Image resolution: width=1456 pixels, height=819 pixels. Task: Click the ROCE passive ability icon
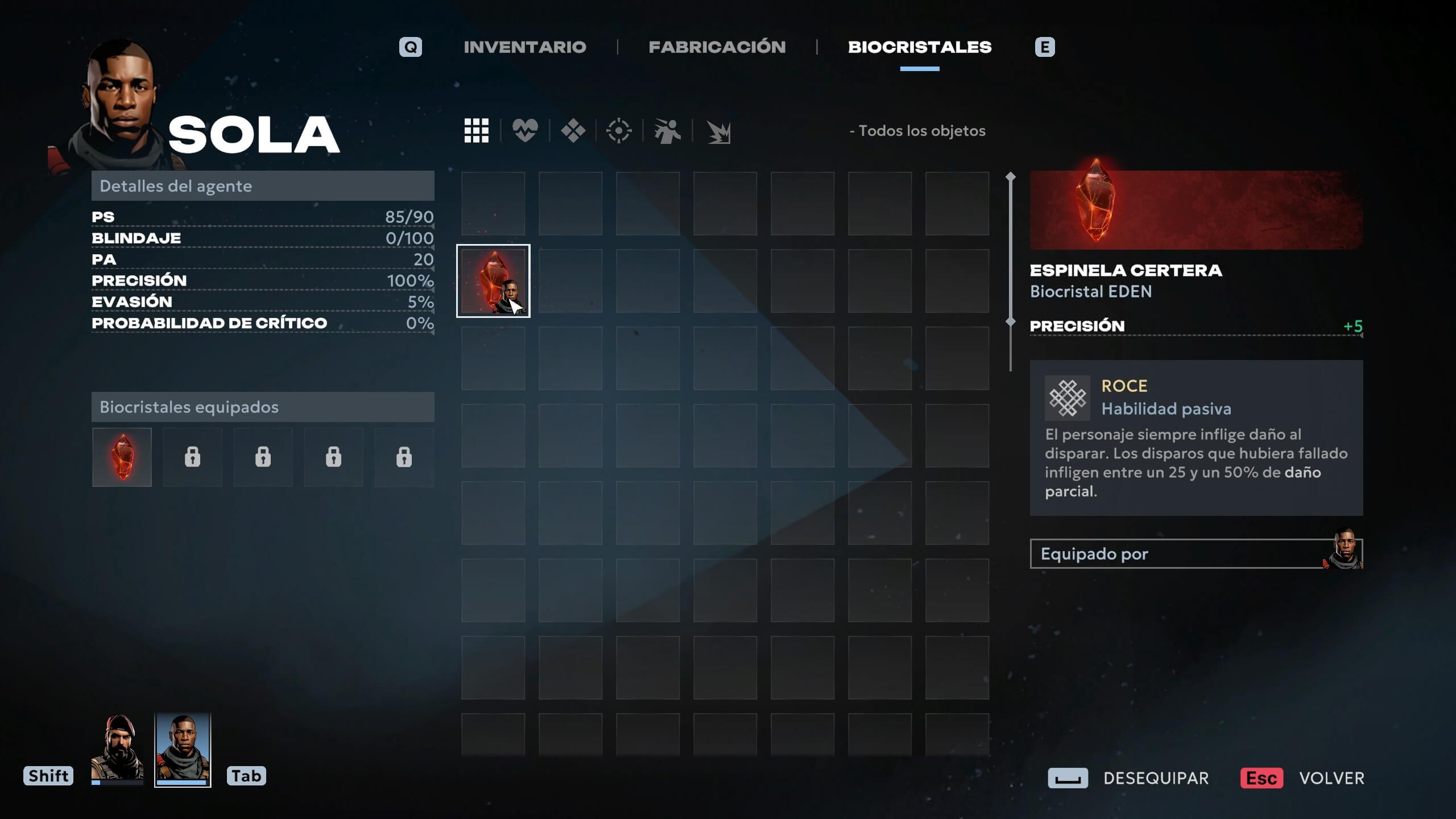click(x=1067, y=398)
